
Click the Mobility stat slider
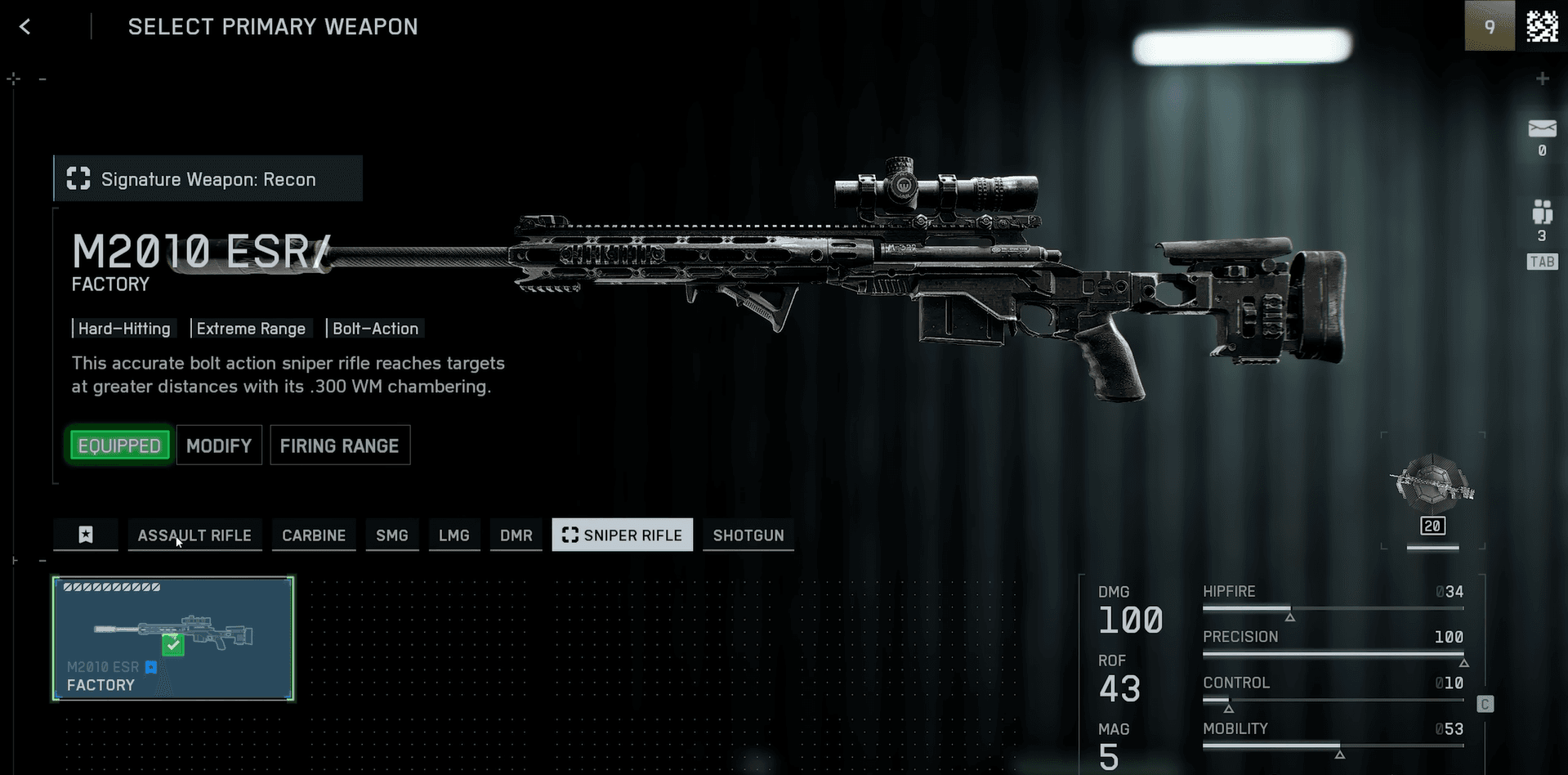pos(1332,746)
